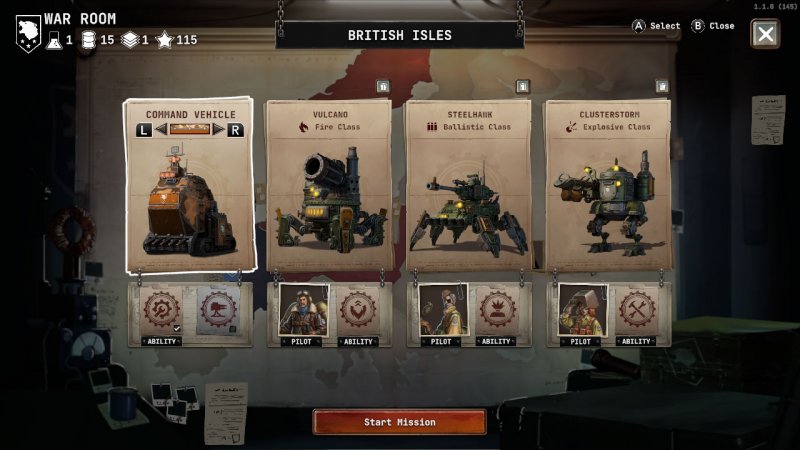Open the Steelhawk ability slot
This screenshot has width=800, height=450.
pyautogui.click(x=497, y=313)
